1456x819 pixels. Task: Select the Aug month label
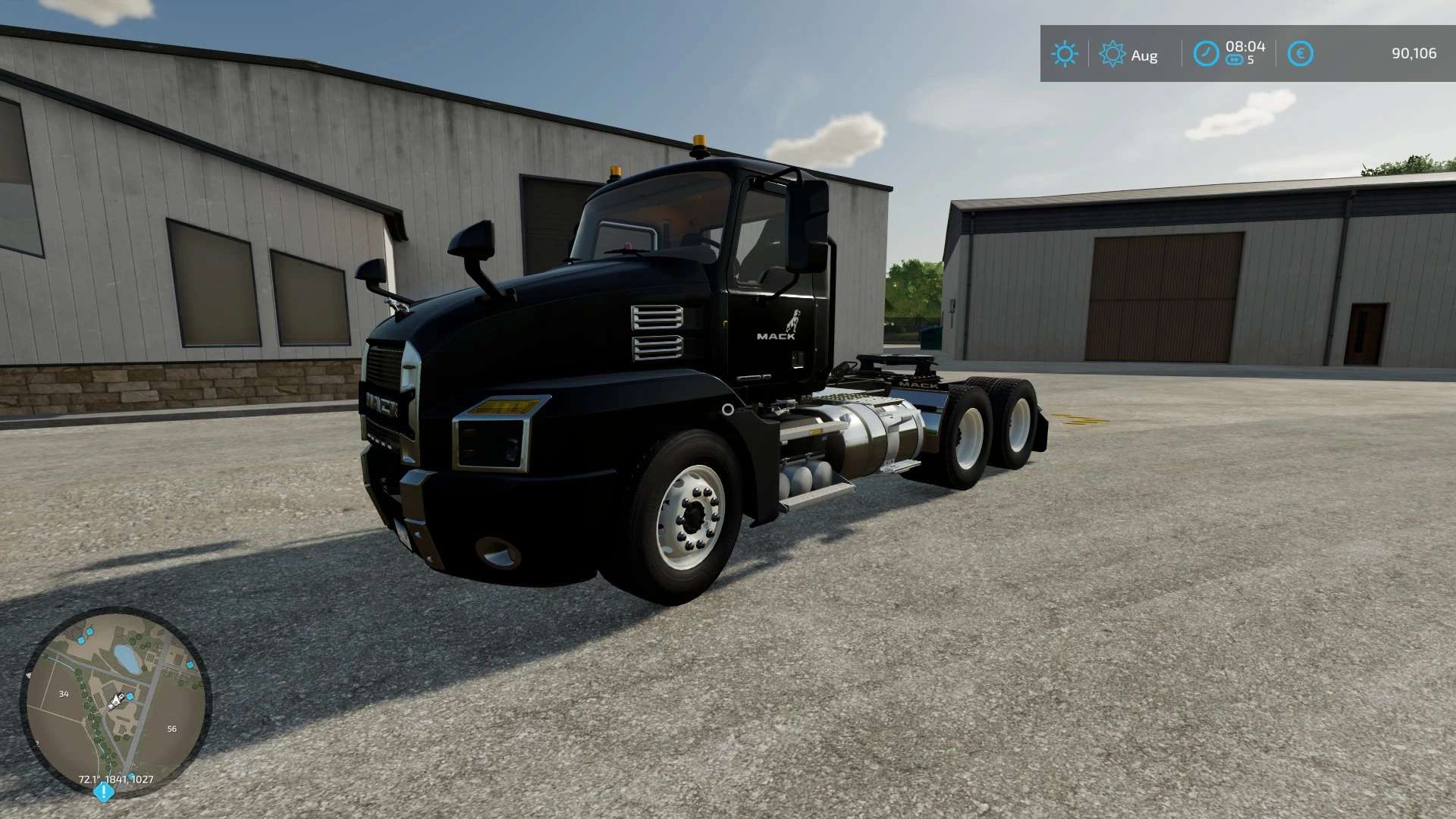pos(1145,55)
